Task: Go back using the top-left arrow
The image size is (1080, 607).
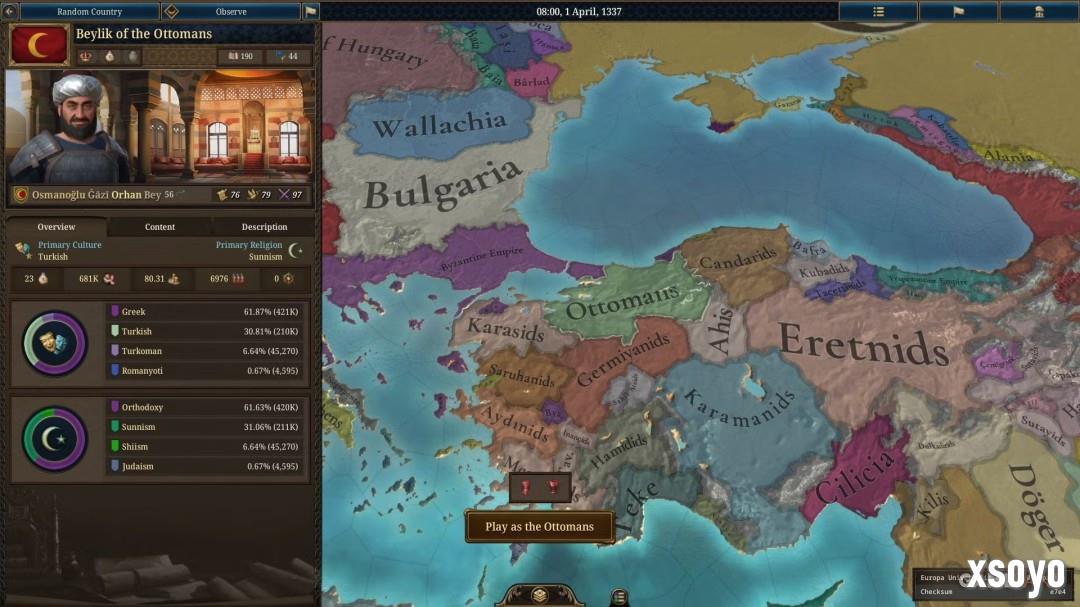Action: [x=9, y=12]
